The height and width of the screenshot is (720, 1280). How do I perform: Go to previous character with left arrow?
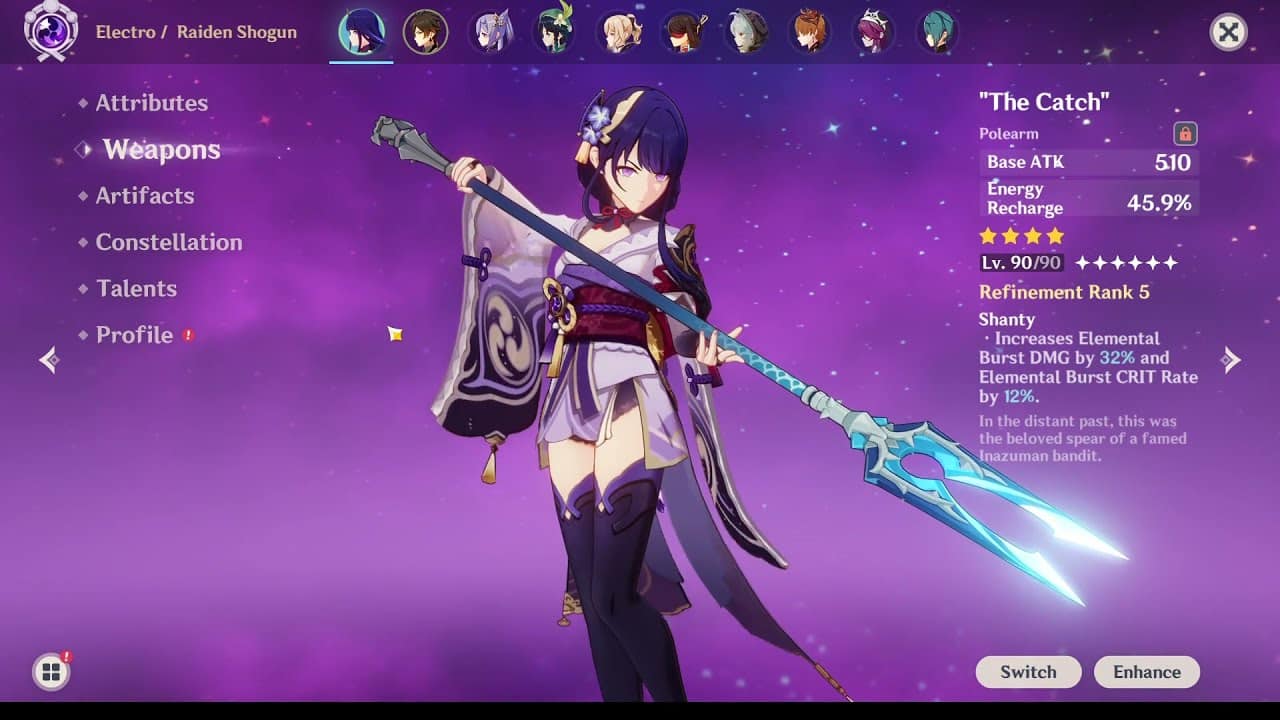(48, 360)
